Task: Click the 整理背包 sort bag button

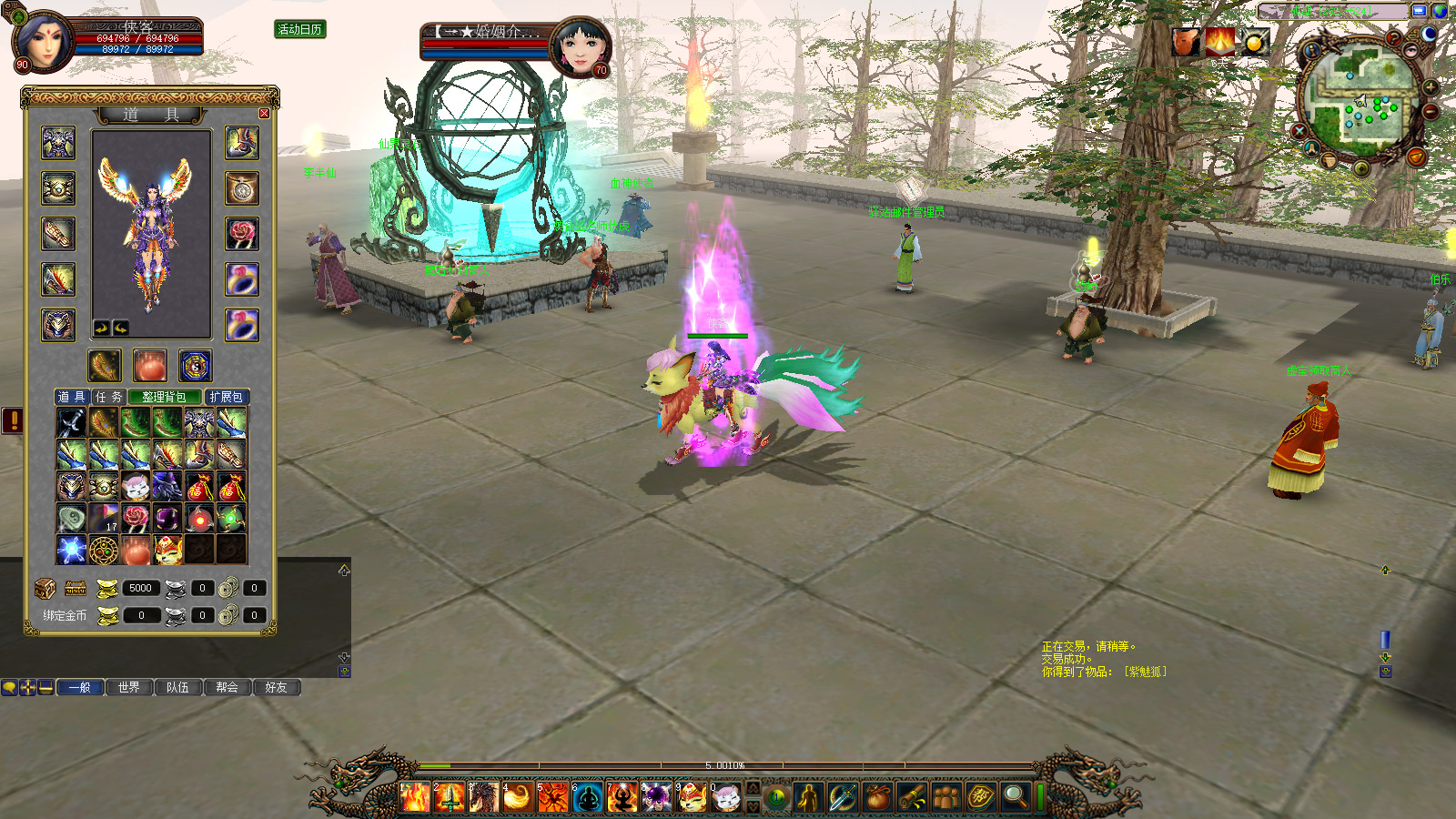Action: [164, 397]
